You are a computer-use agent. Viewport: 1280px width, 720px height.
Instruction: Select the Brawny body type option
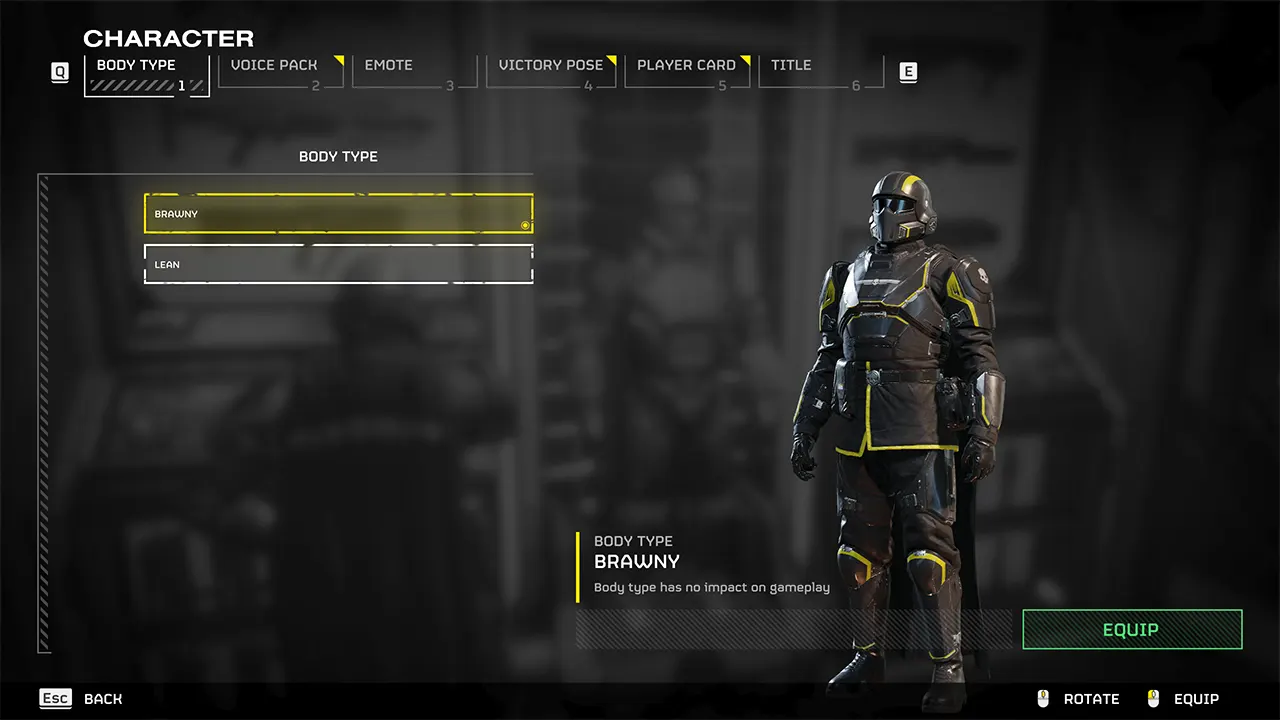point(338,213)
